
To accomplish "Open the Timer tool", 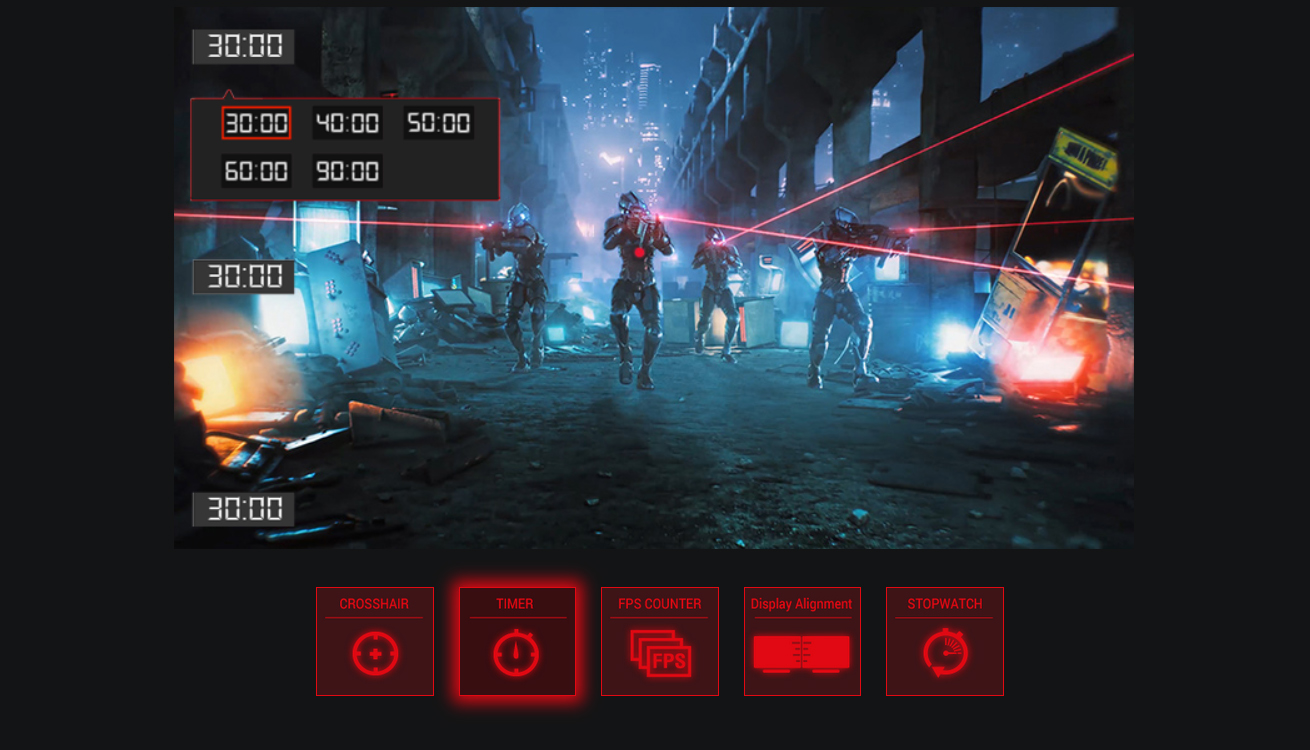I will tap(517, 641).
